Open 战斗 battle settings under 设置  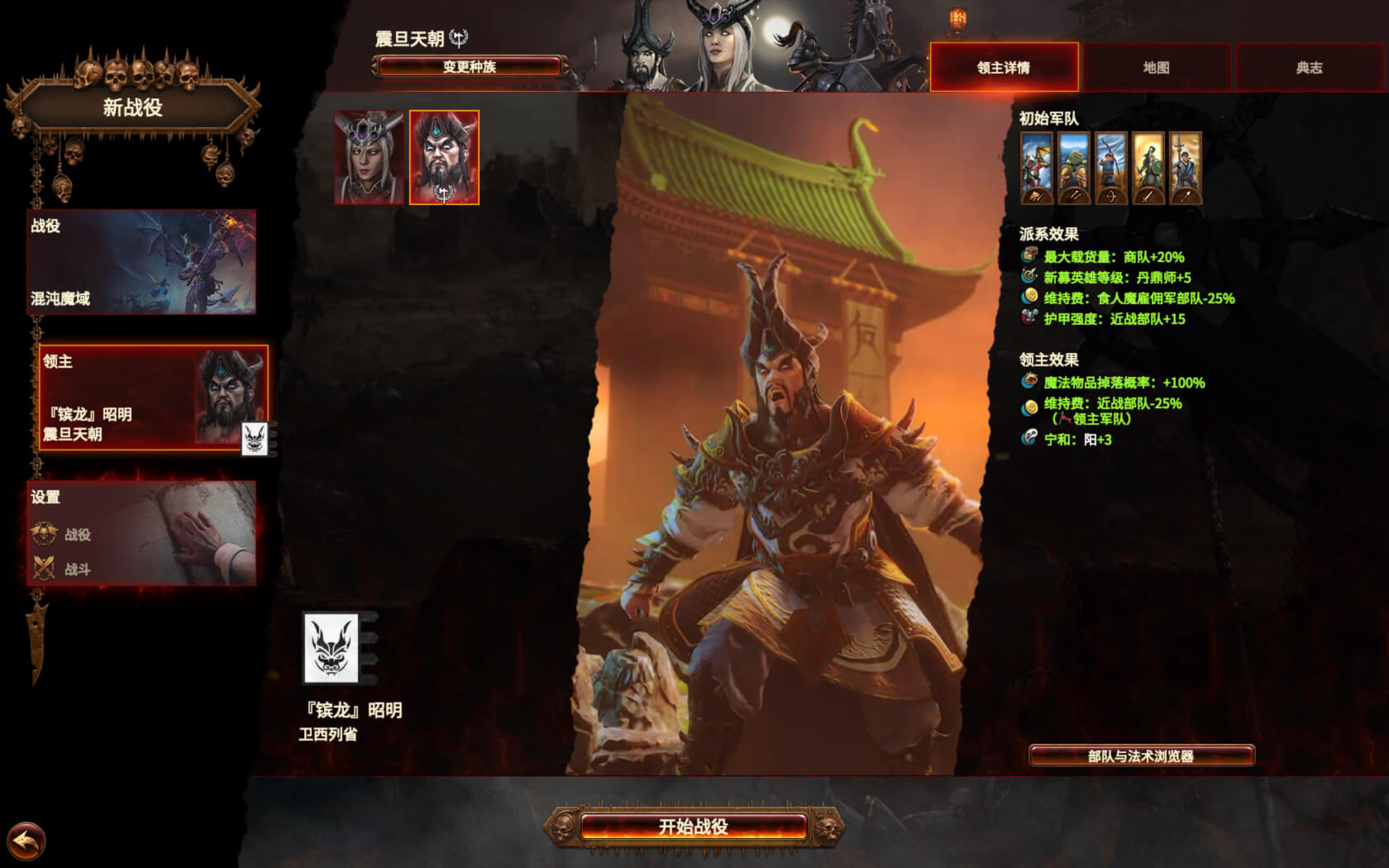coord(77,570)
